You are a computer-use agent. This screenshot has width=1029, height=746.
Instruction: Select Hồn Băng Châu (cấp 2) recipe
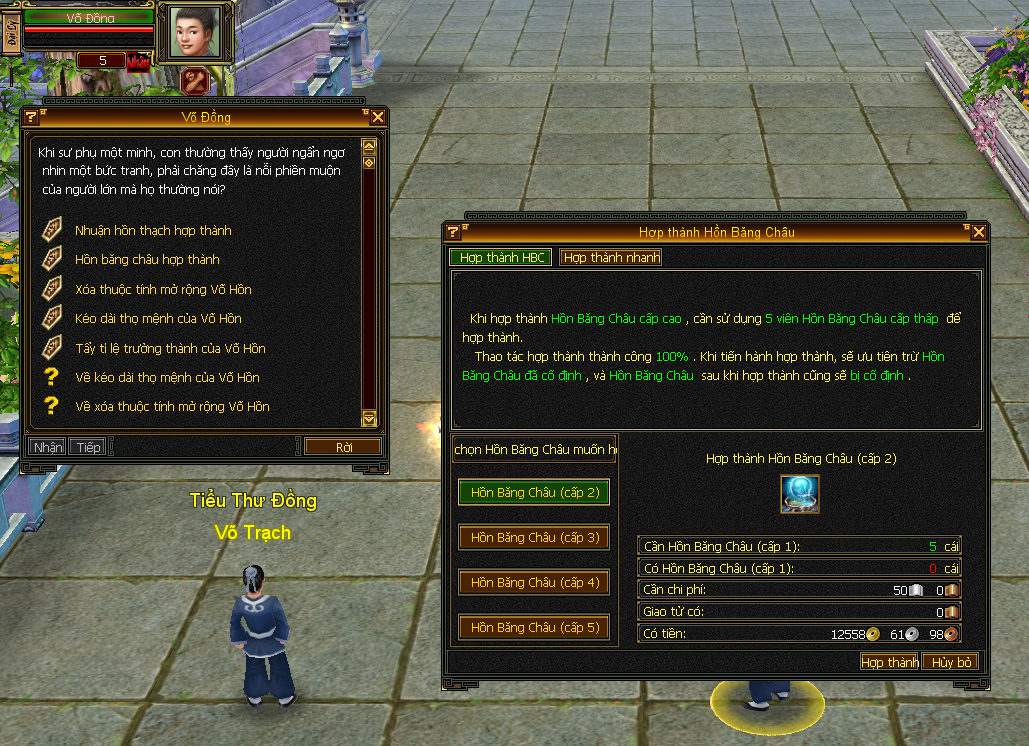pyautogui.click(x=534, y=493)
